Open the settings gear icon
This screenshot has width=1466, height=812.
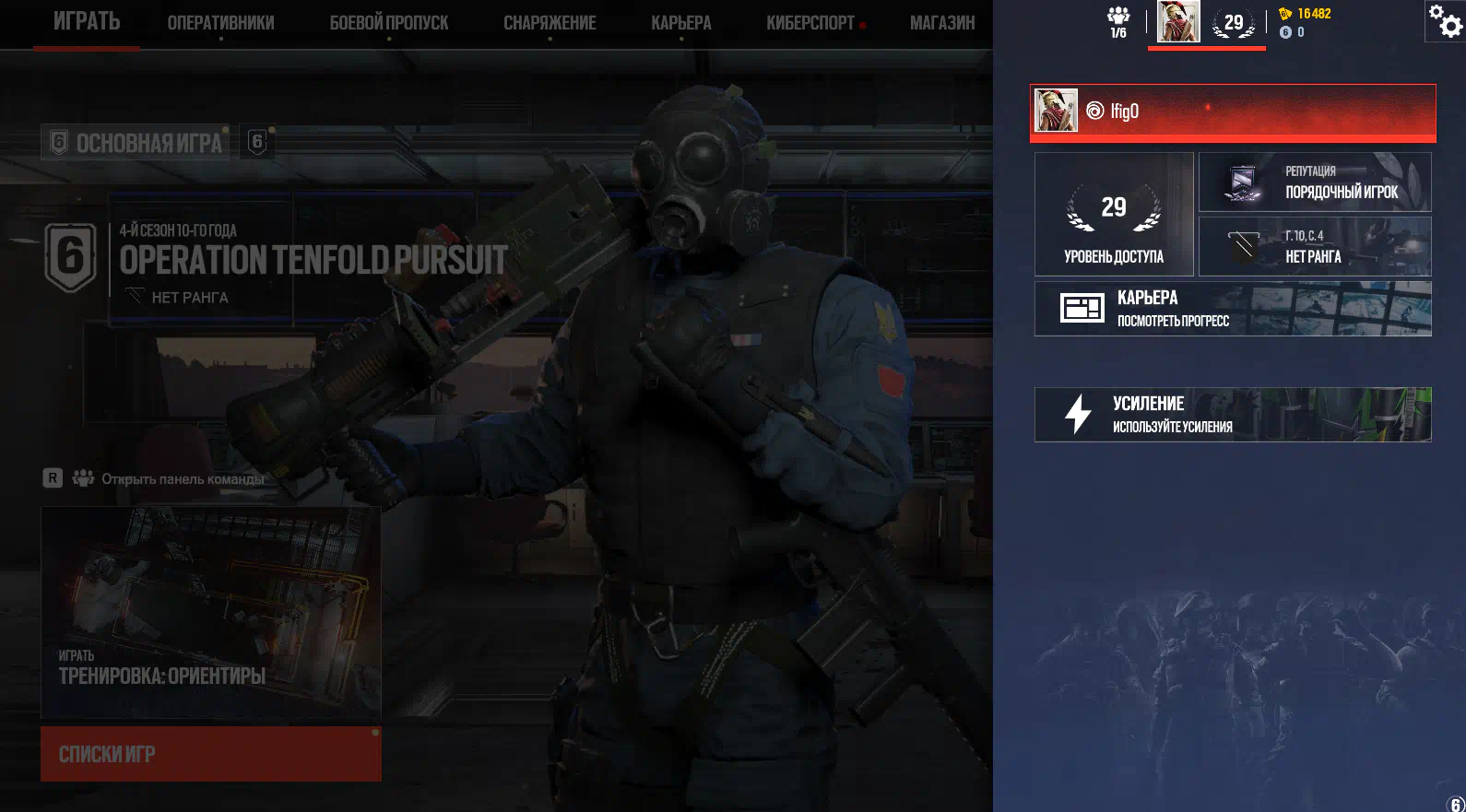click(1446, 21)
